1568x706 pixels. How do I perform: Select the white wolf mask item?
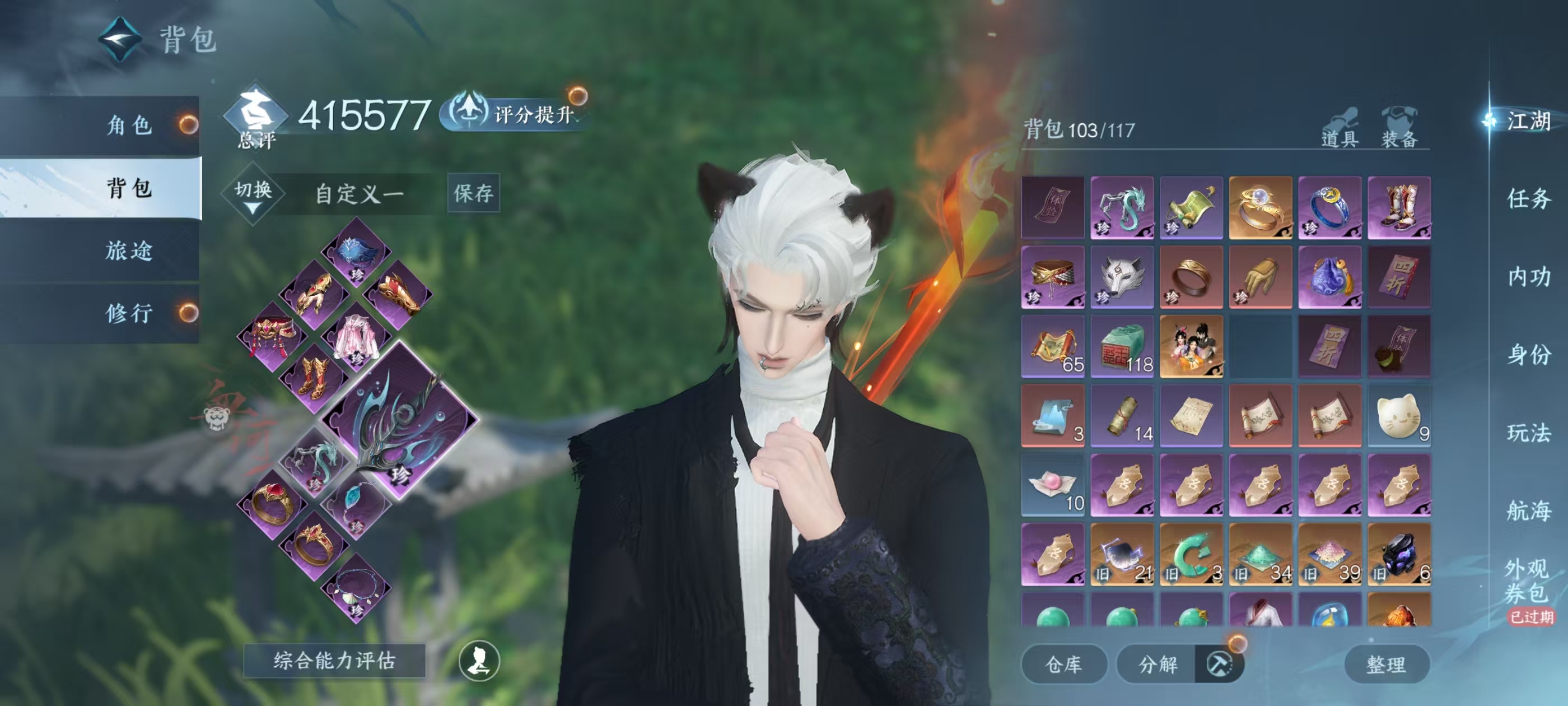(x=1121, y=277)
